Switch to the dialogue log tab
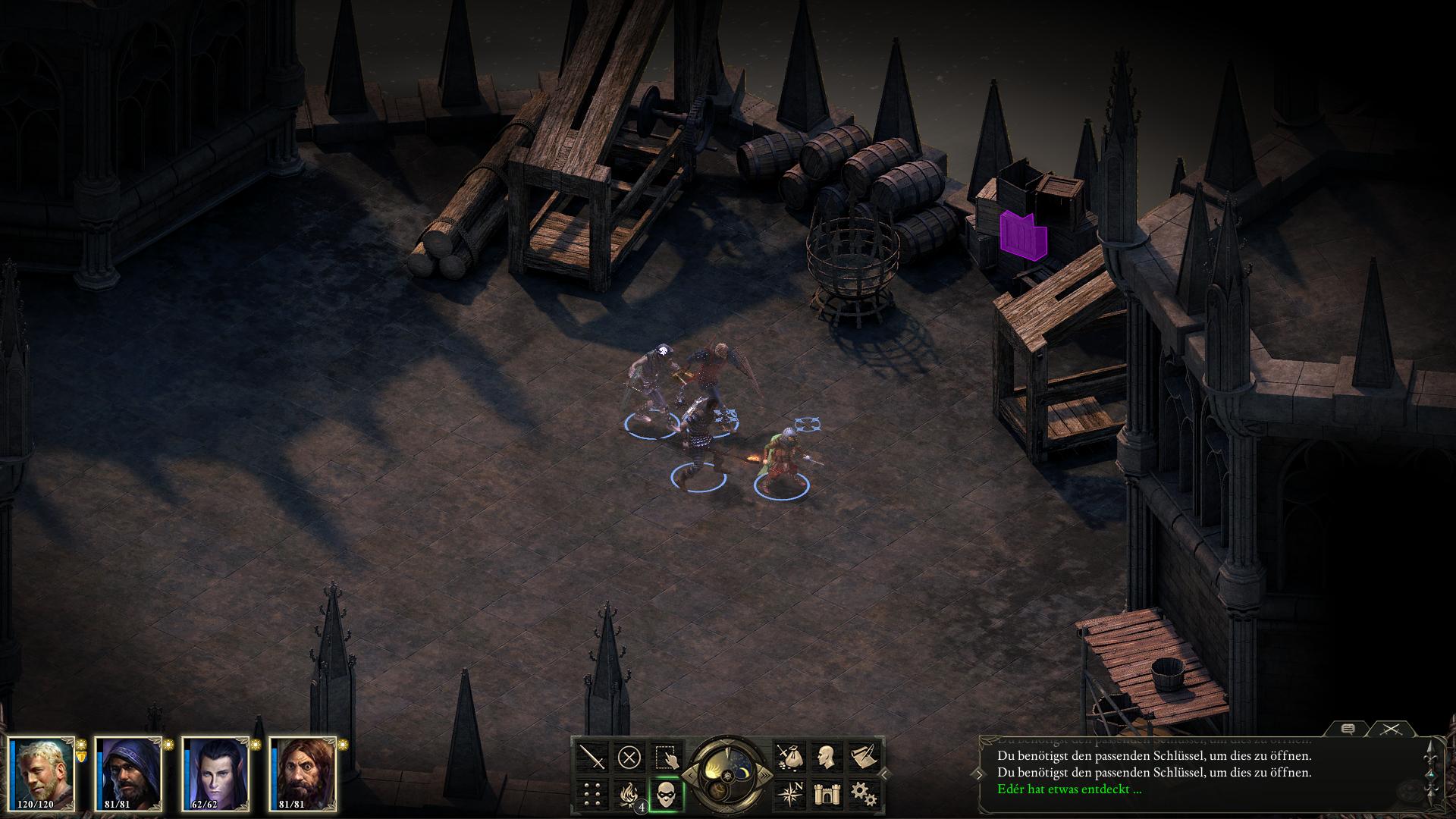The width and height of the screenshot is (1456, 819). pos(1348,729)
